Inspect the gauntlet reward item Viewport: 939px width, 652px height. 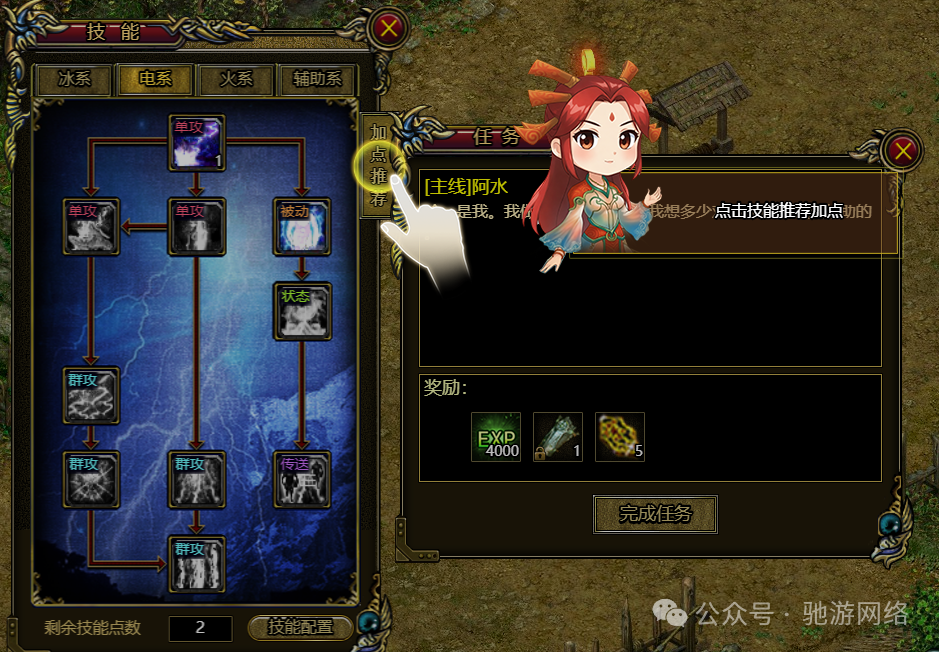(558, 437)
